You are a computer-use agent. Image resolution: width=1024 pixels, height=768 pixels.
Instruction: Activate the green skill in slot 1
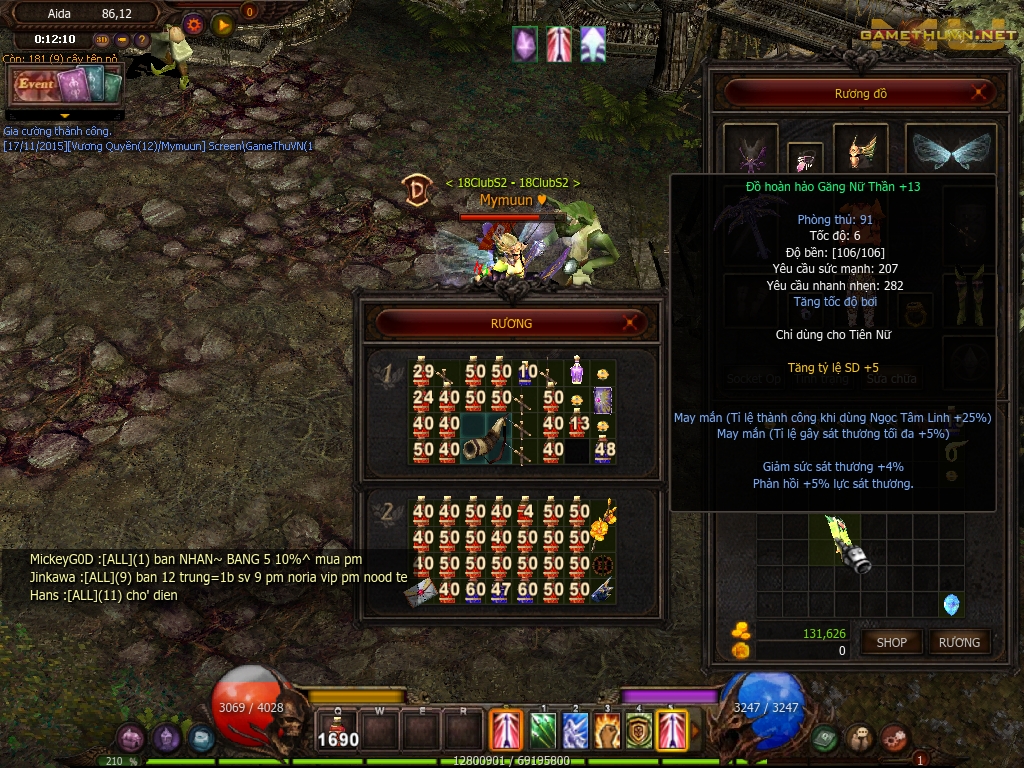pos(542,729)
